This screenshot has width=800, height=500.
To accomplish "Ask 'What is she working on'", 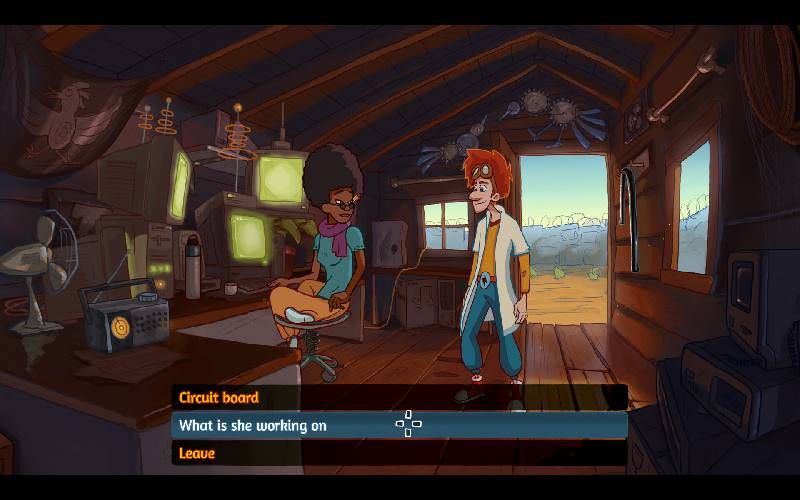I will (x=253, y=426).
